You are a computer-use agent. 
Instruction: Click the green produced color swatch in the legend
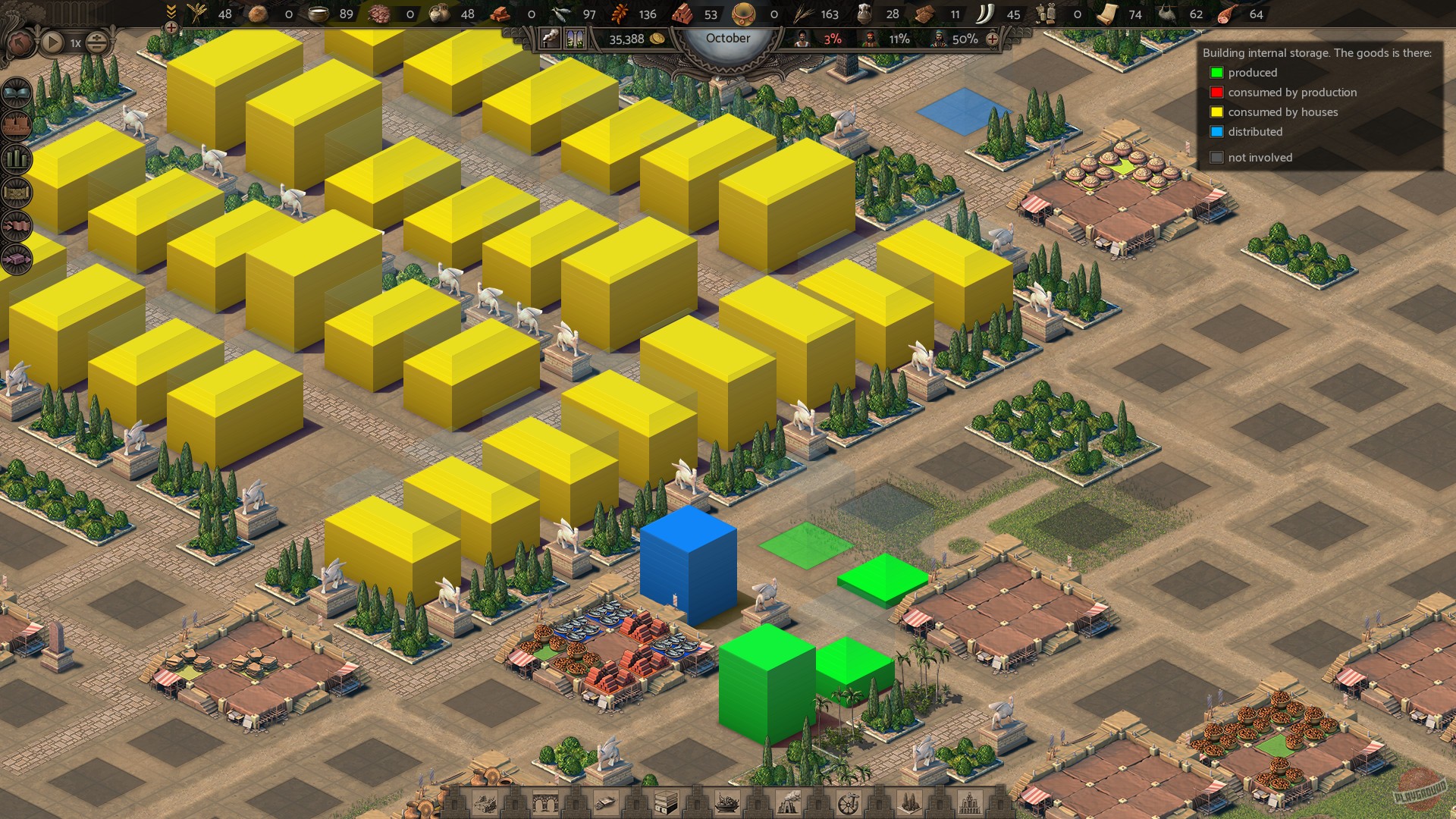(1217, 73)
